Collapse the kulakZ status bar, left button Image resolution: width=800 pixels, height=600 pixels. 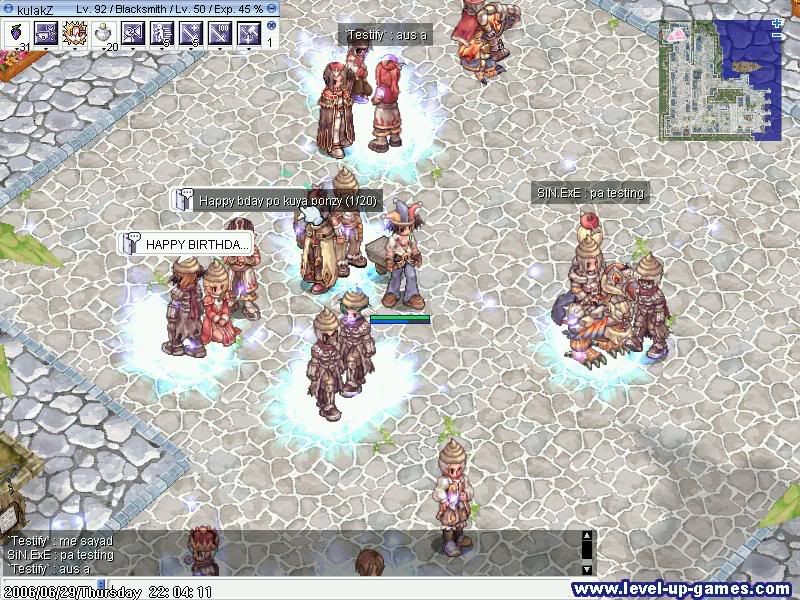click(x=6, y=7)
